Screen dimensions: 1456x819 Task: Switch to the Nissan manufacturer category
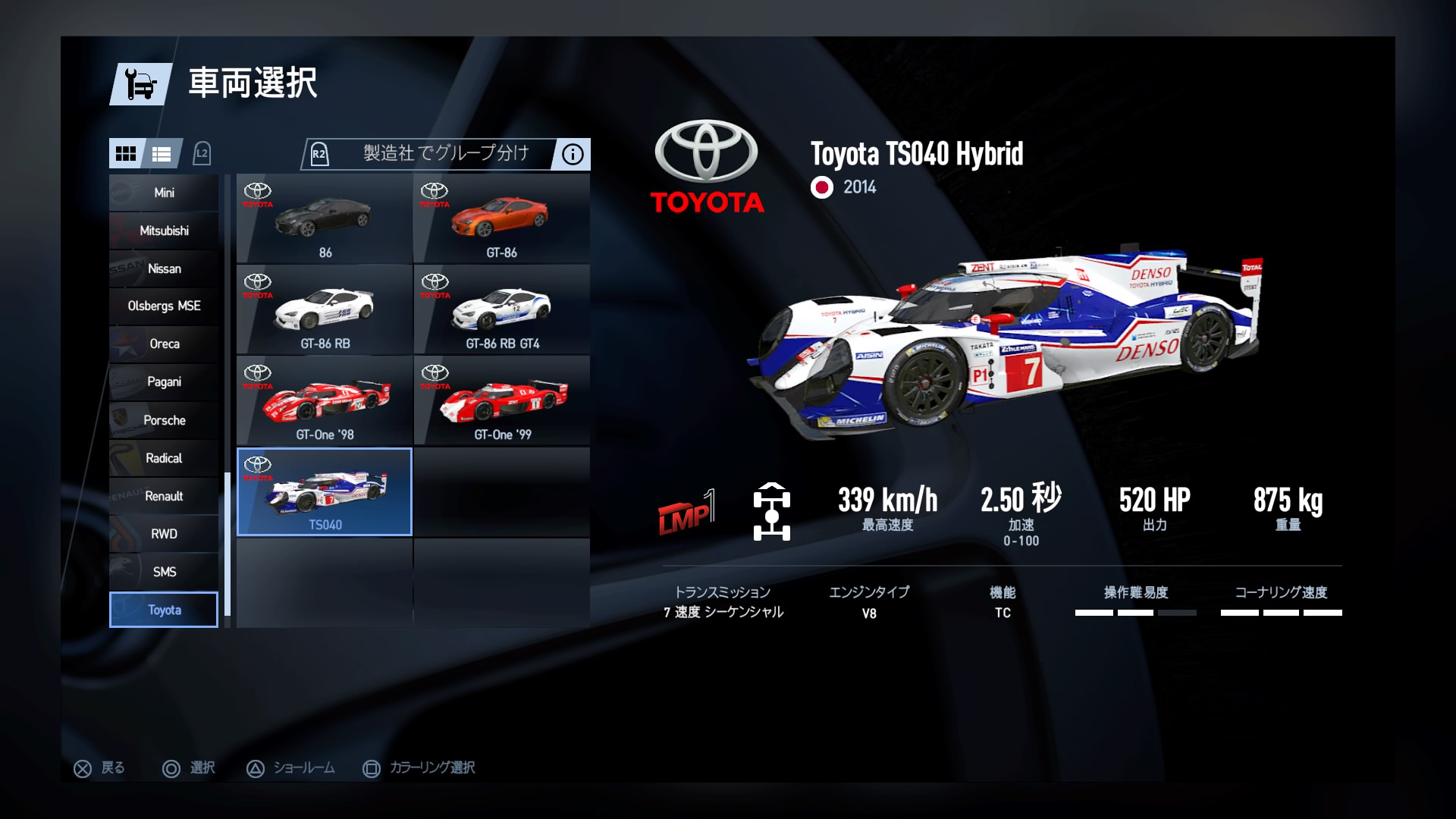coord(163,268)
